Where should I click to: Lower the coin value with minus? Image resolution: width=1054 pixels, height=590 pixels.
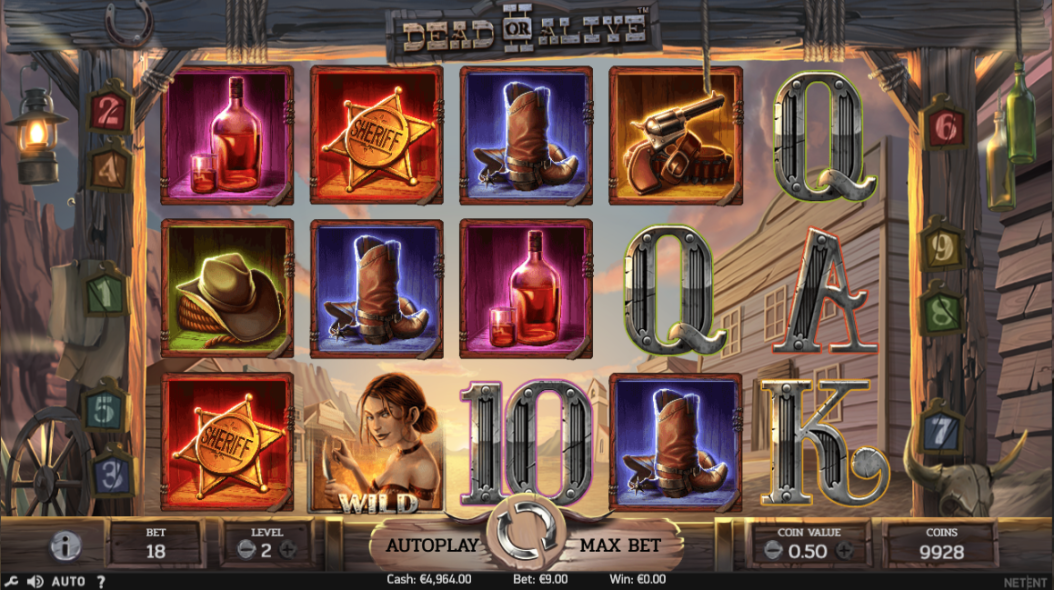(772, 550)
